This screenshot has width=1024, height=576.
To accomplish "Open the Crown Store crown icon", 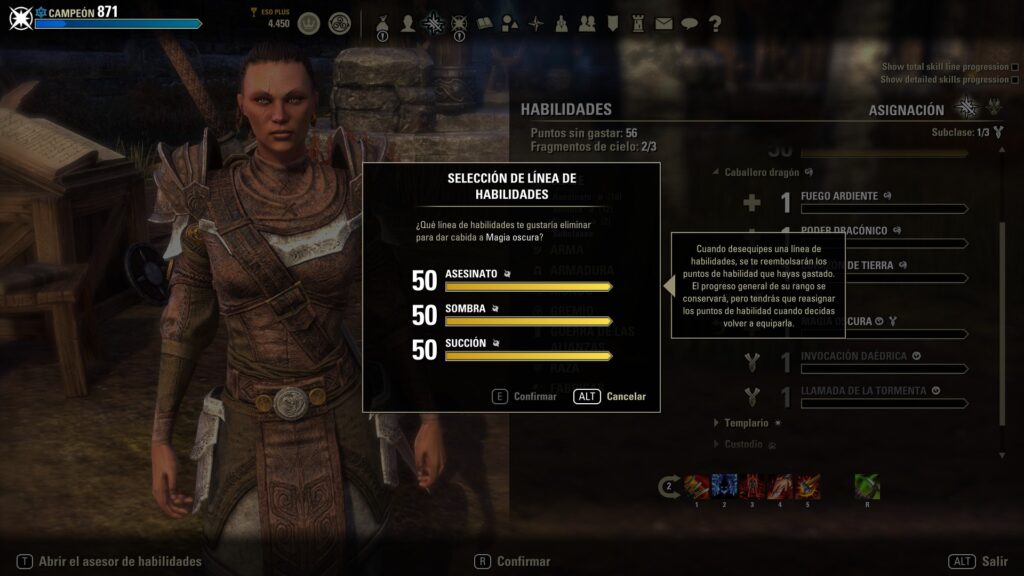I will (x=309, y=23).
